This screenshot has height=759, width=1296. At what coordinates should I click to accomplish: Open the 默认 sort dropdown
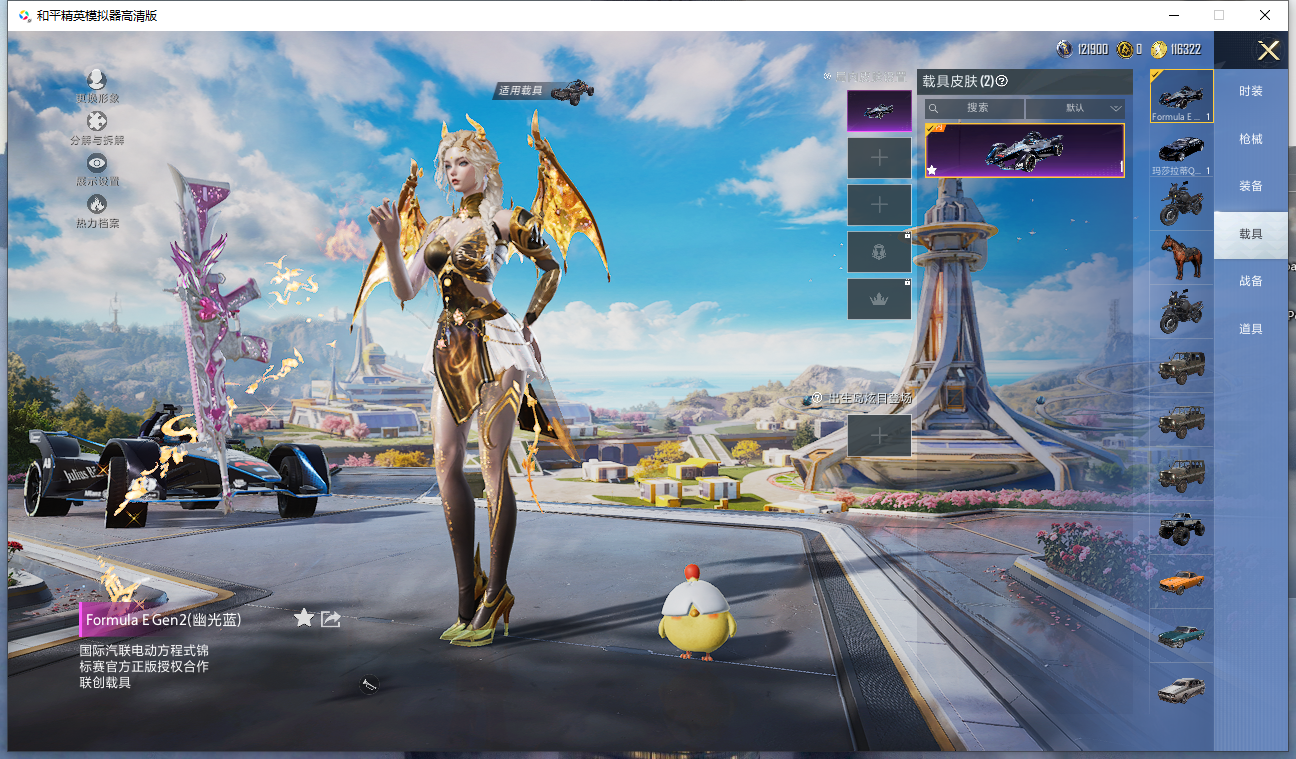click(x=1075, y=108)
